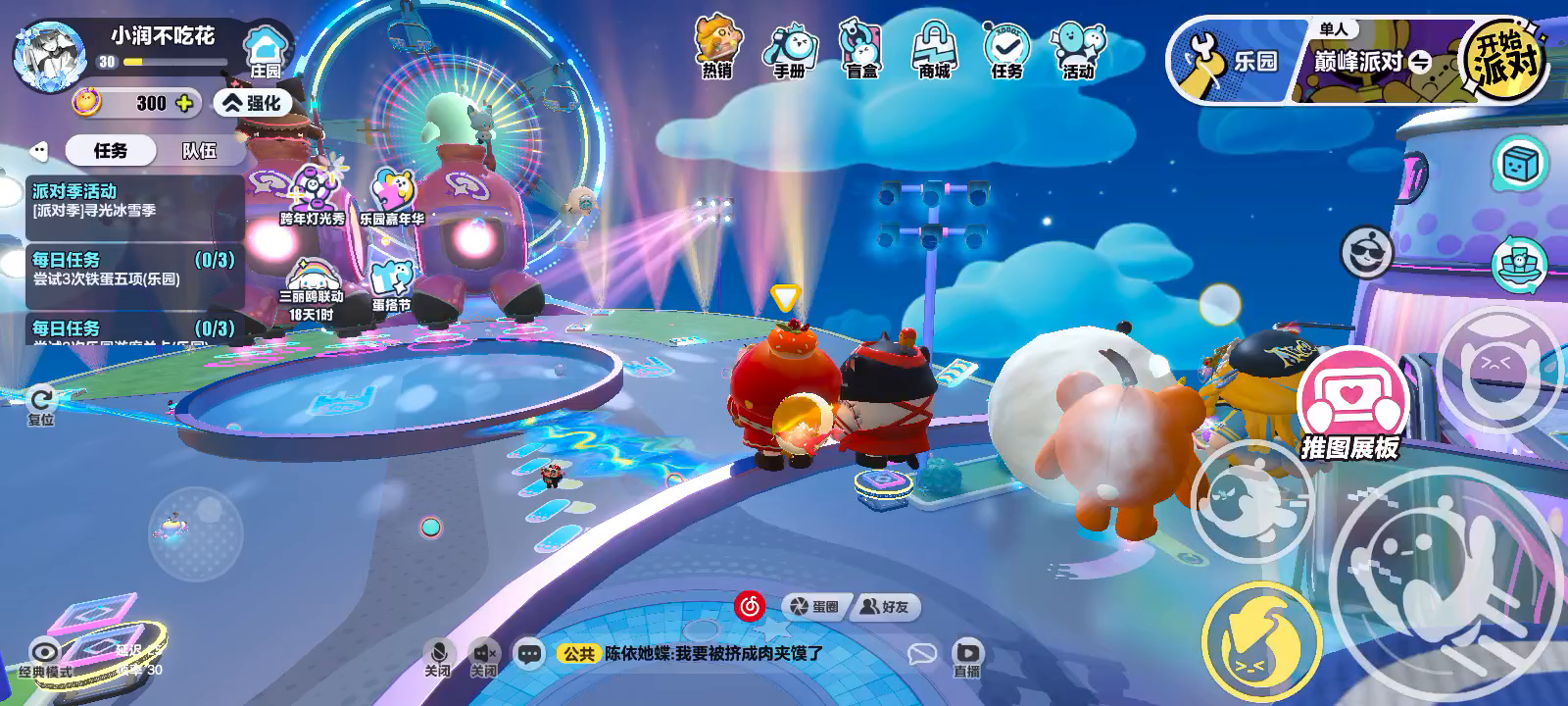Change the 巅峰派对 game mode
Screen dimensions: 1568x706
click(1372, 63)
